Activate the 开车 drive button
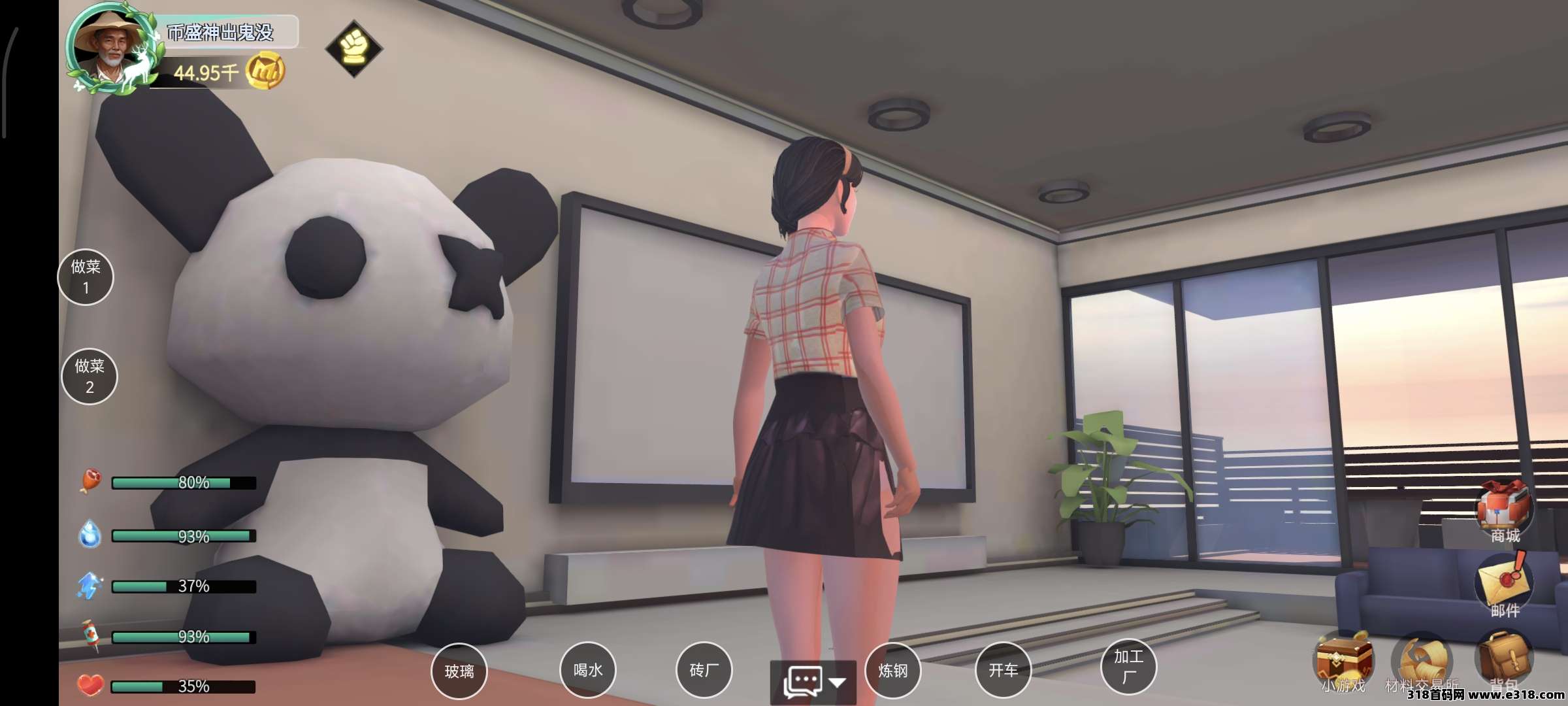 [1003, 670]
